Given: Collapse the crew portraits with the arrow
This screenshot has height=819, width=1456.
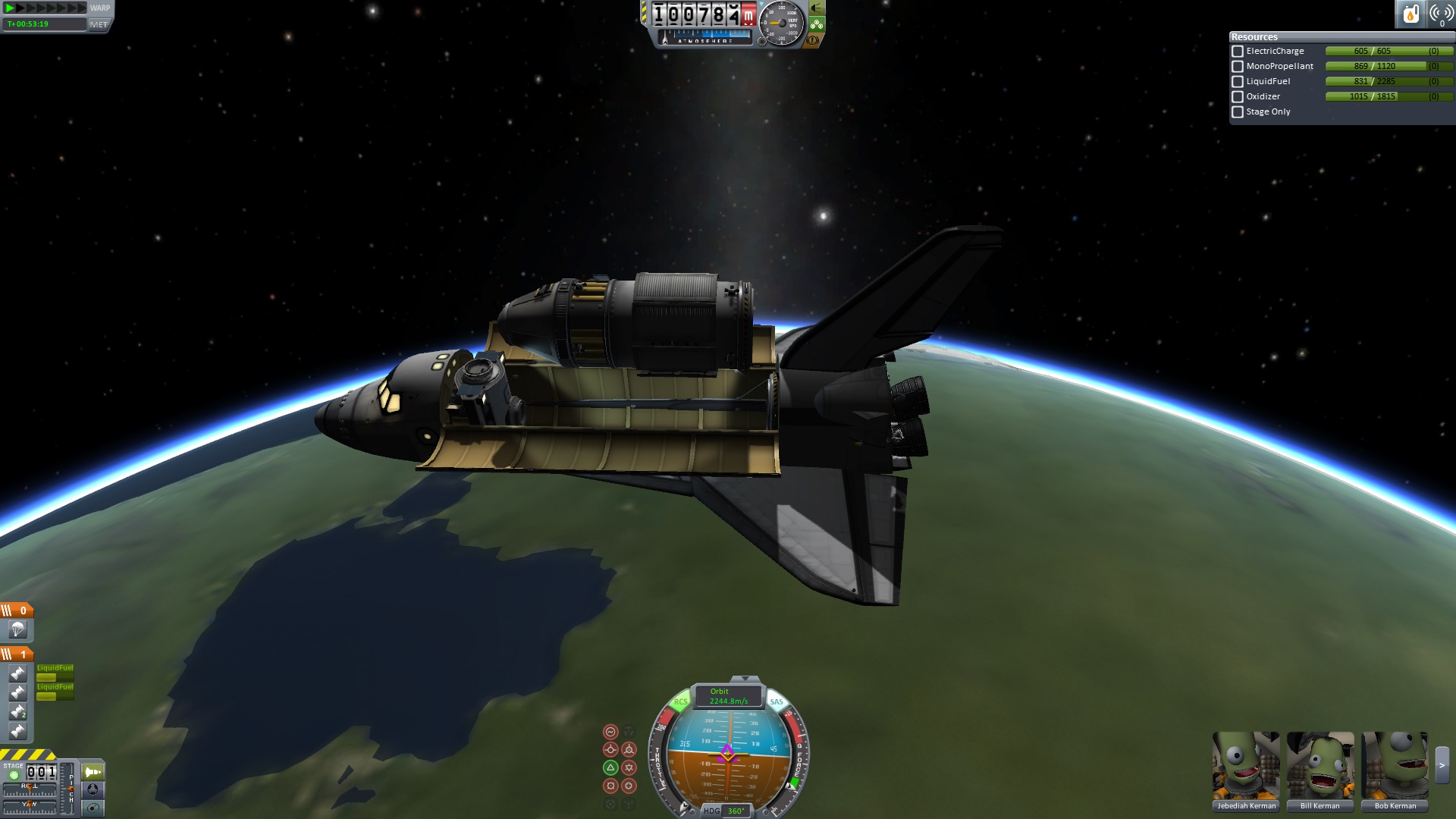Looking at the screenshot, I should 1442,766.
